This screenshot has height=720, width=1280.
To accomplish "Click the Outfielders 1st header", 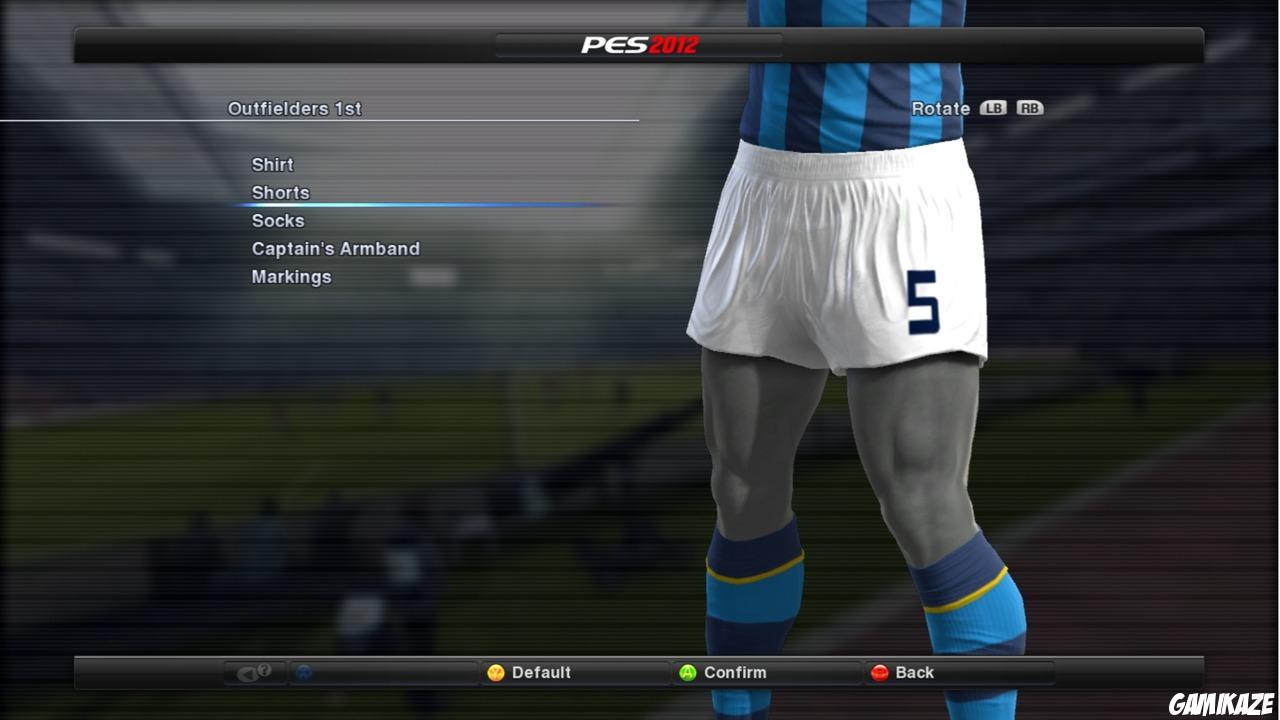I will tap(295, 108).
